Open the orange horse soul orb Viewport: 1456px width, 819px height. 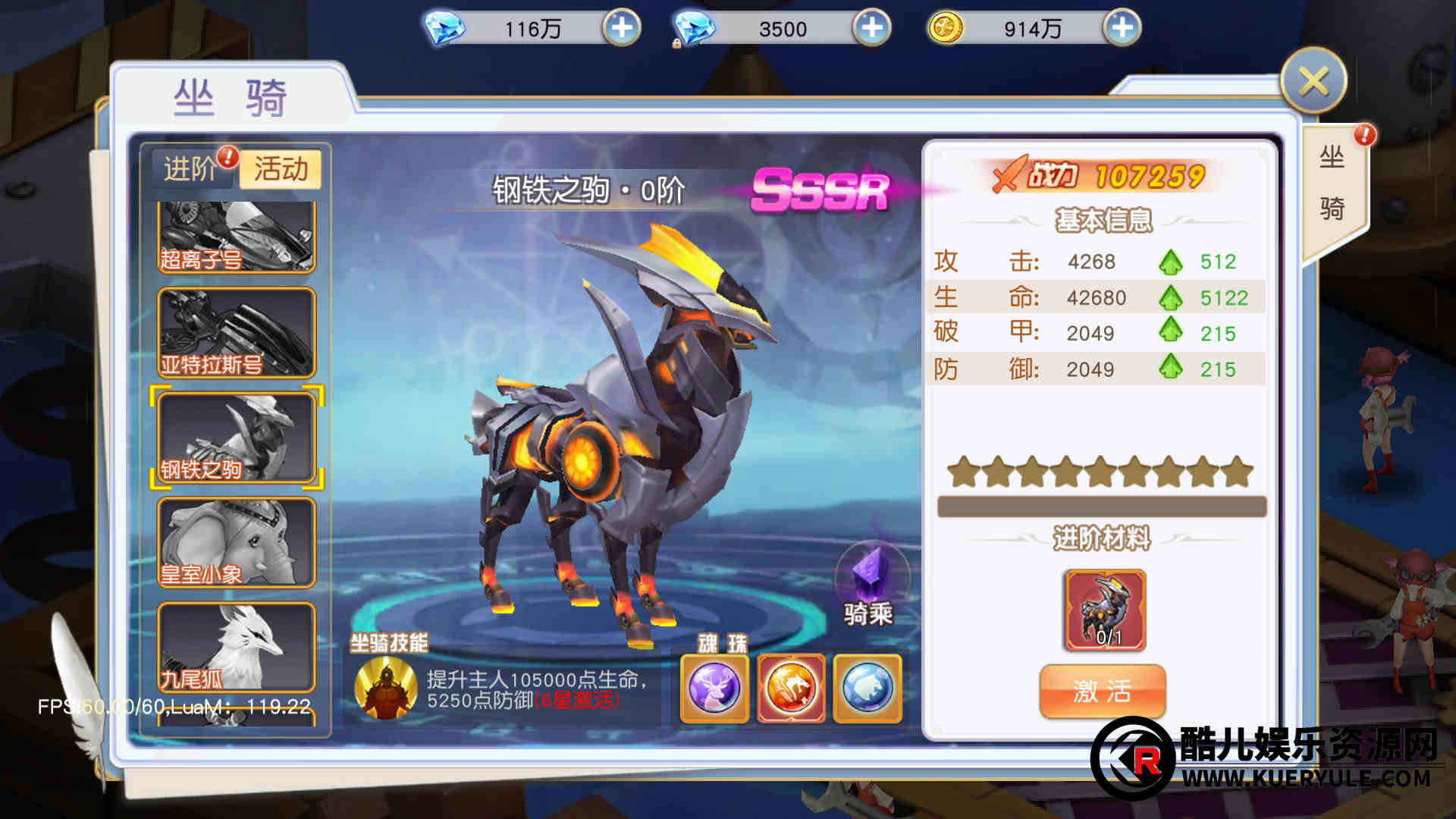pos(791,689)
